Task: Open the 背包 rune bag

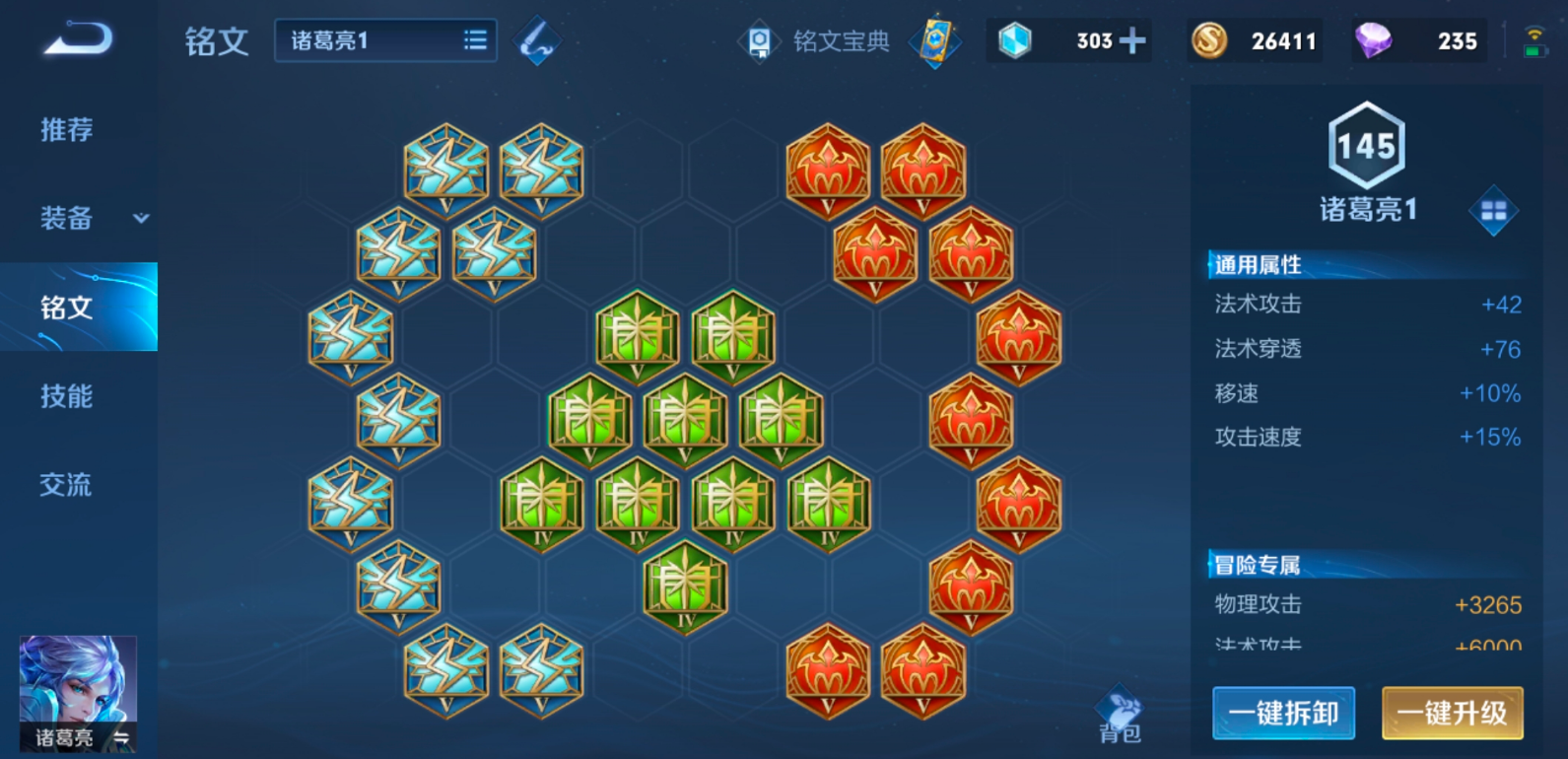Action: click(1120, 715)
